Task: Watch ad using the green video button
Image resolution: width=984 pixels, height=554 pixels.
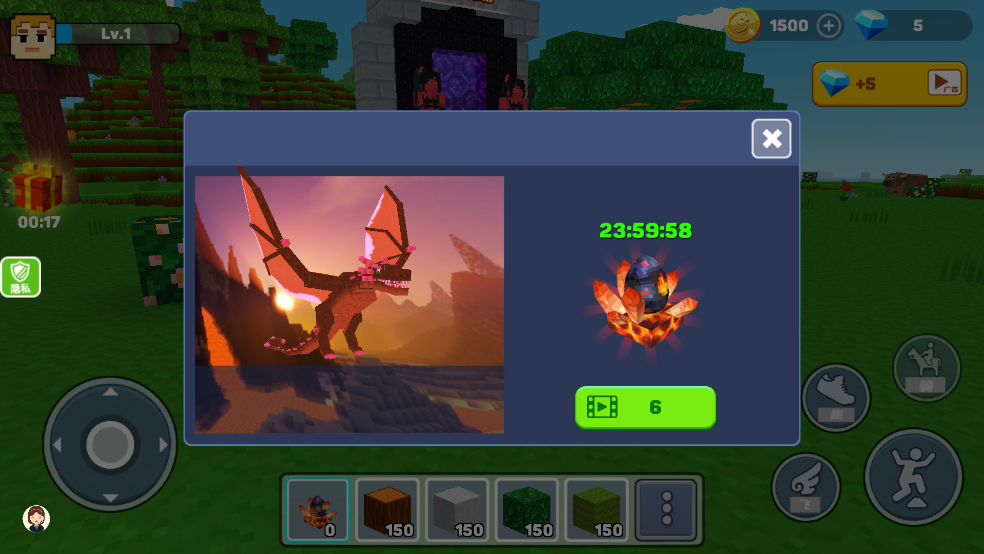Action: tap(645, 407)
